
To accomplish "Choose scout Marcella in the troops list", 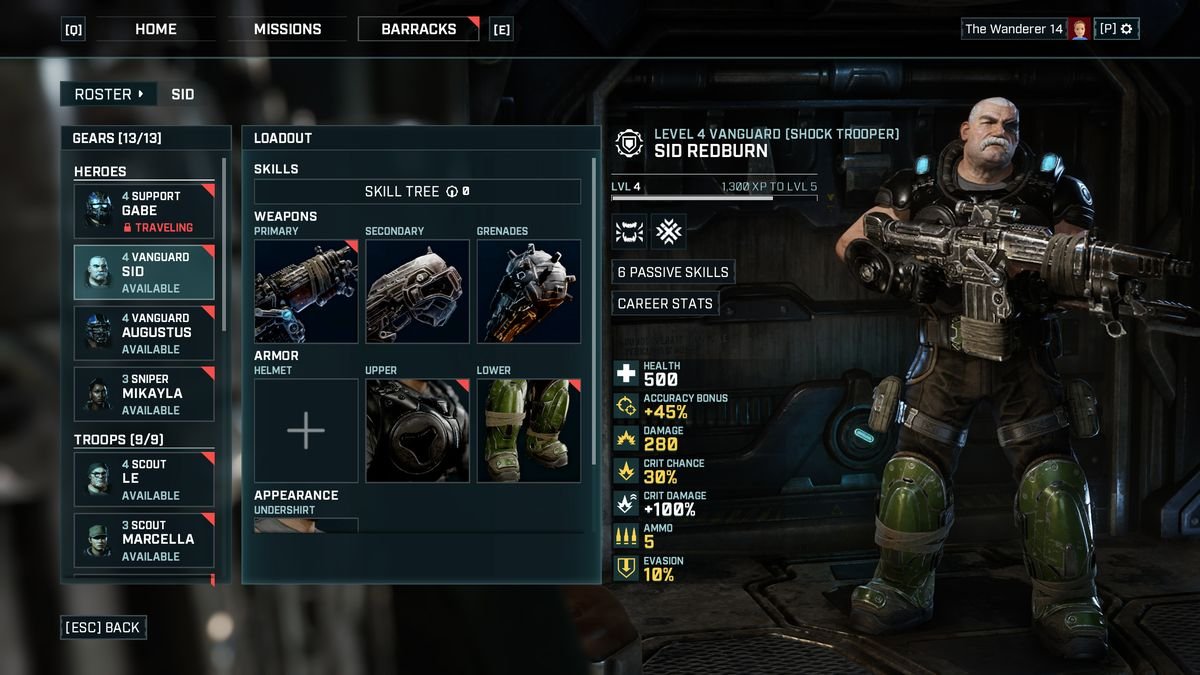I will (x=144, y=540).
